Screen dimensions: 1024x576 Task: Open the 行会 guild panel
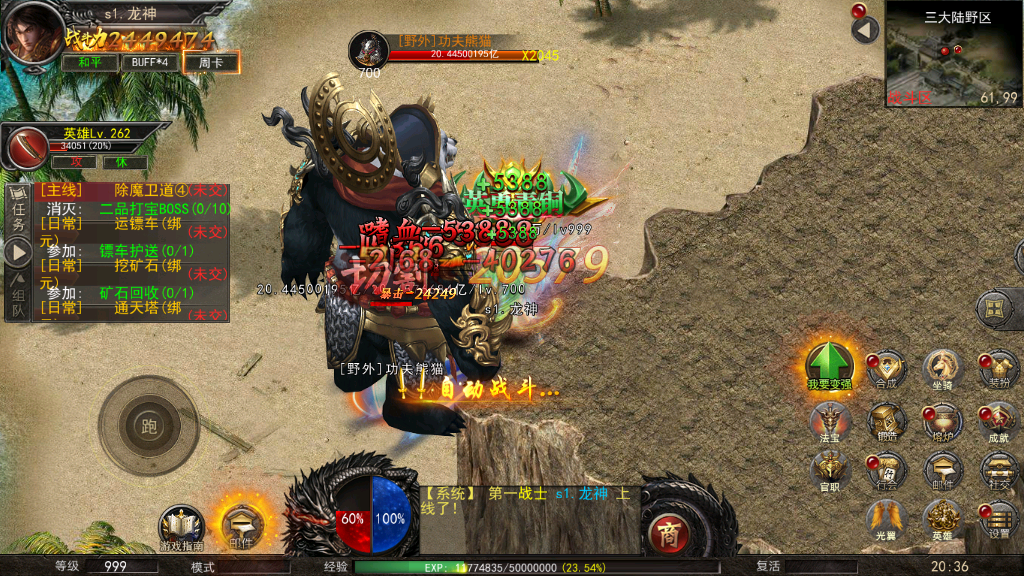click(886, 470)
